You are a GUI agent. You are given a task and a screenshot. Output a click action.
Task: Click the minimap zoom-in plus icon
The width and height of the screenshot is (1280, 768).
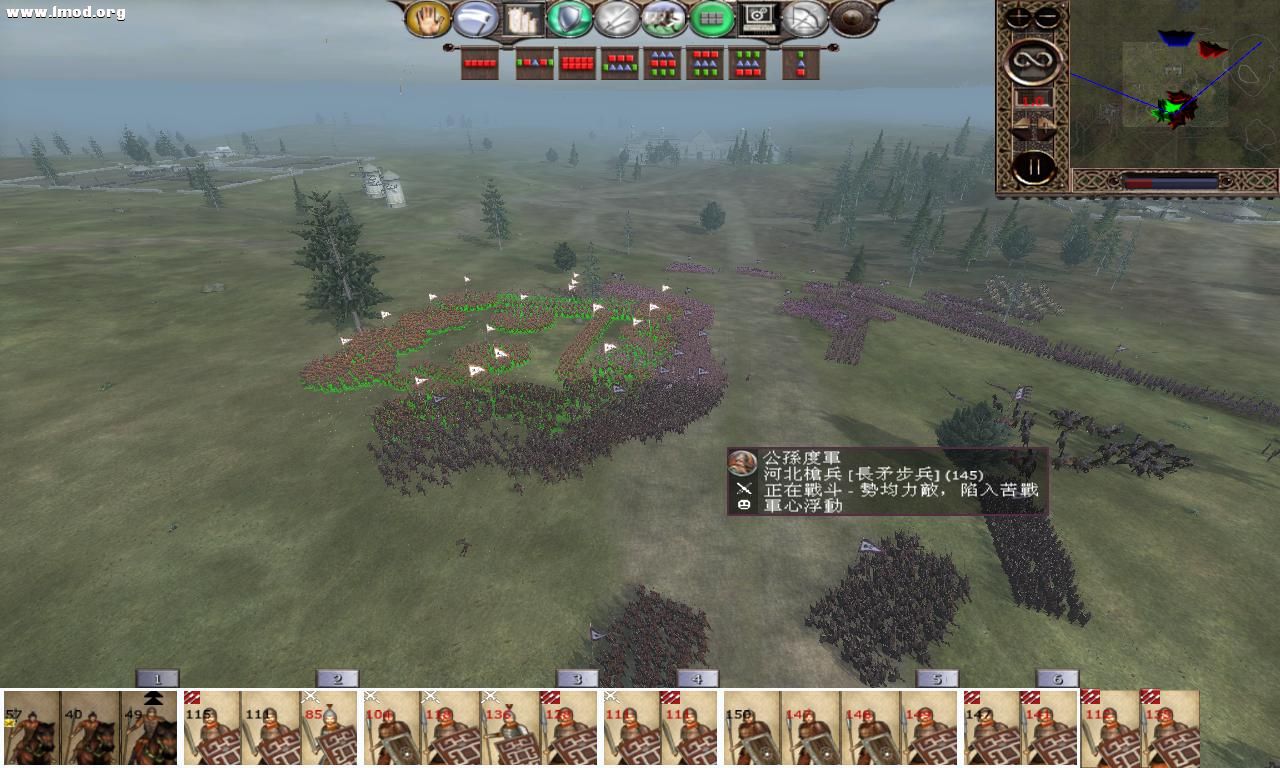(x=1019, y=17)
